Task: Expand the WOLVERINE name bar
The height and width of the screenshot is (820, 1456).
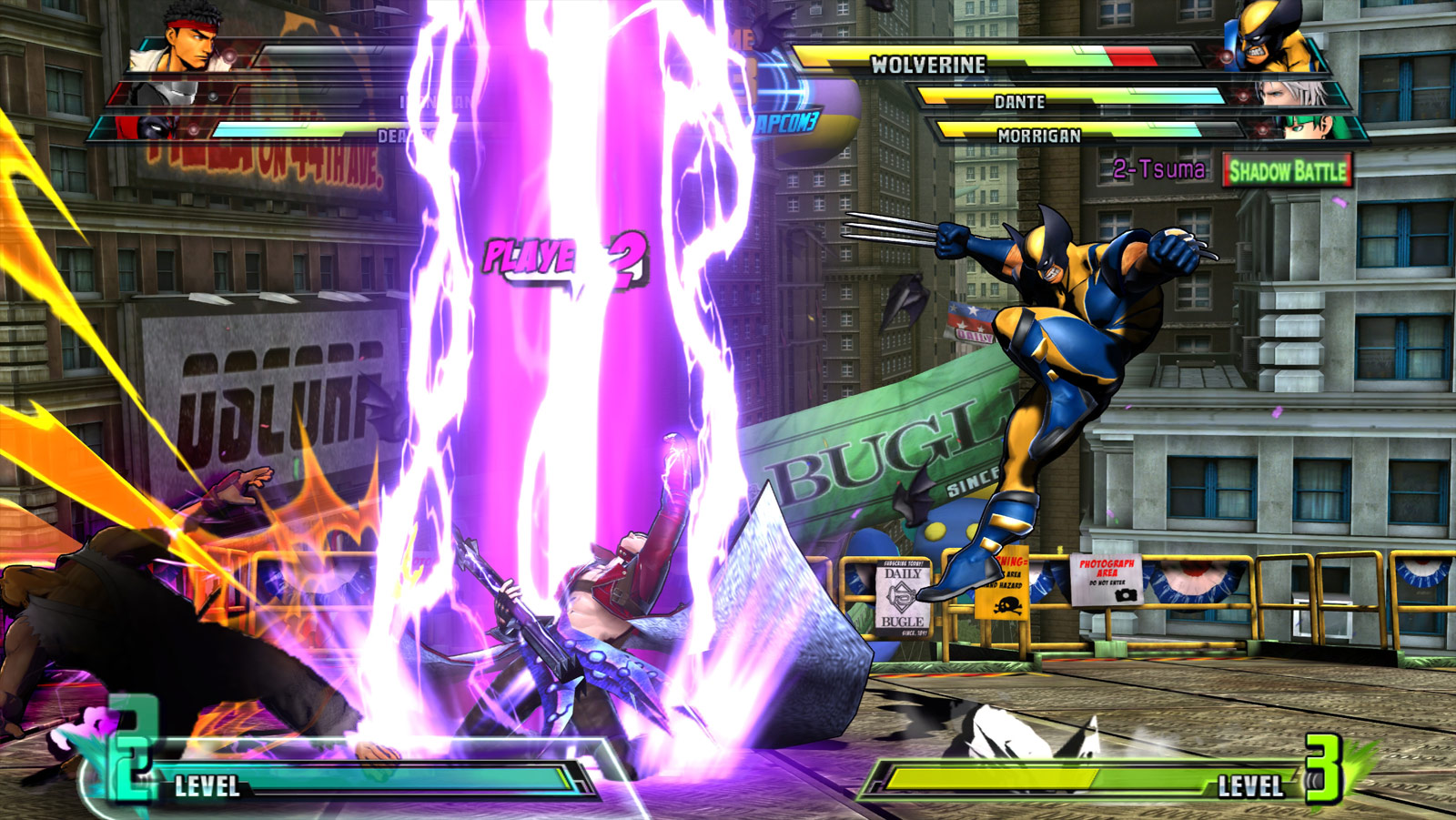Action: (928, 65)
